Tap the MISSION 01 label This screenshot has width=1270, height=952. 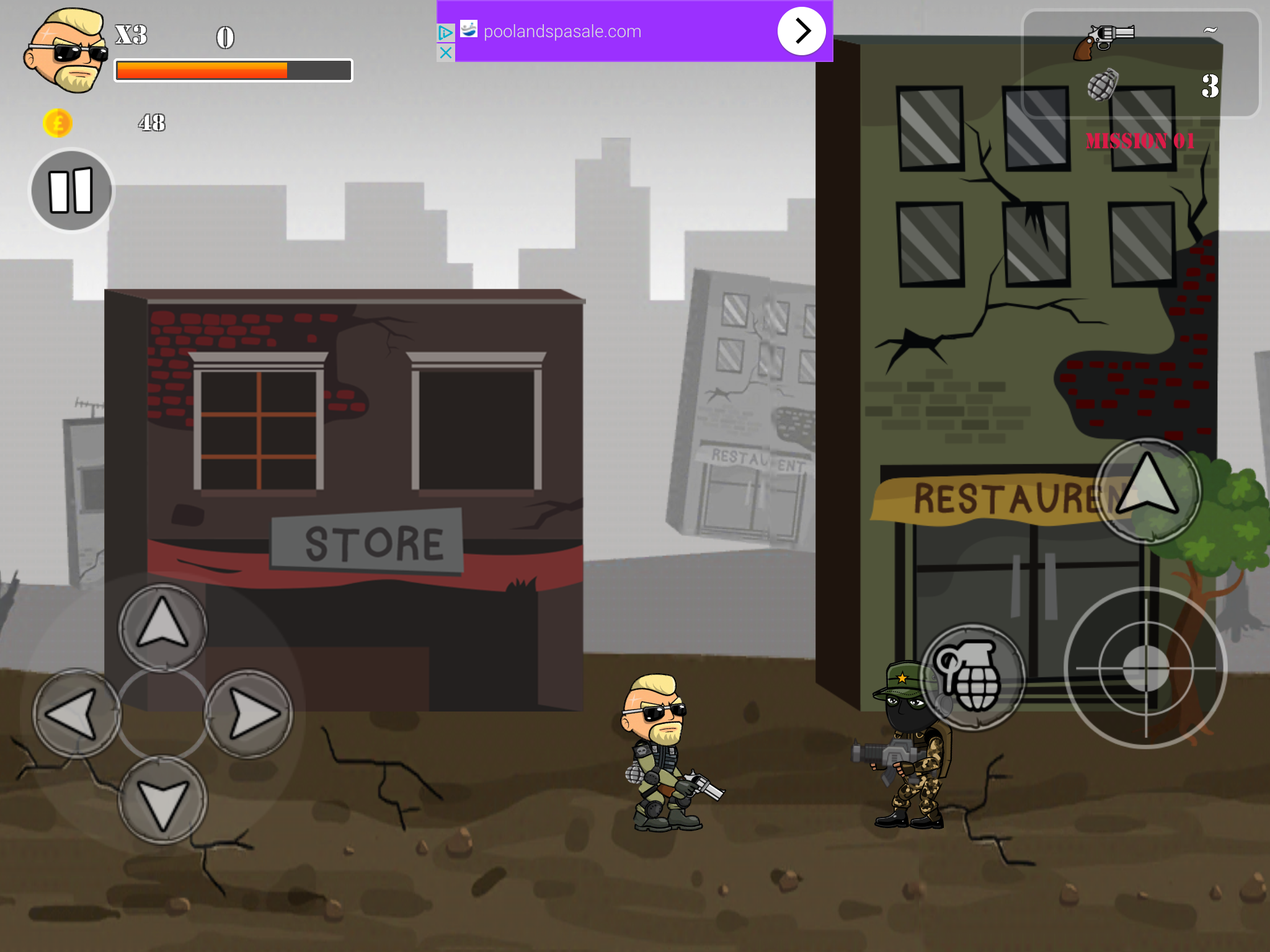[x=1141, y=141]
